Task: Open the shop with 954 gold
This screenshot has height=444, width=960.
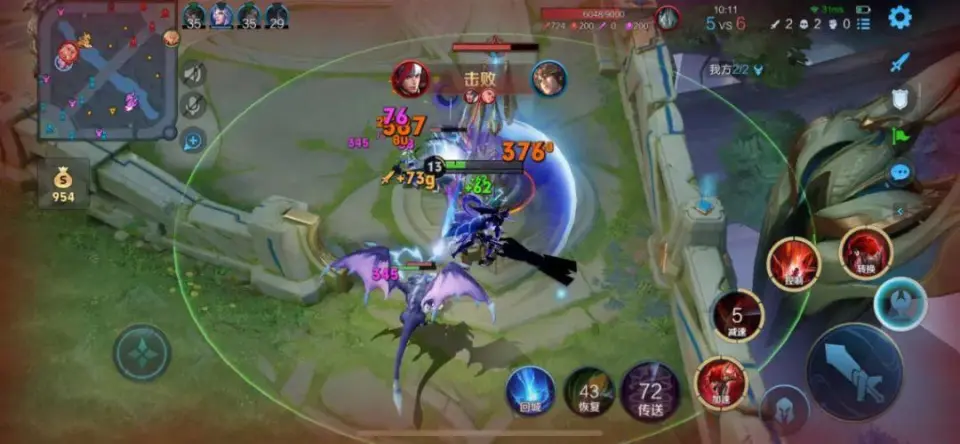Action: (63, 185)
